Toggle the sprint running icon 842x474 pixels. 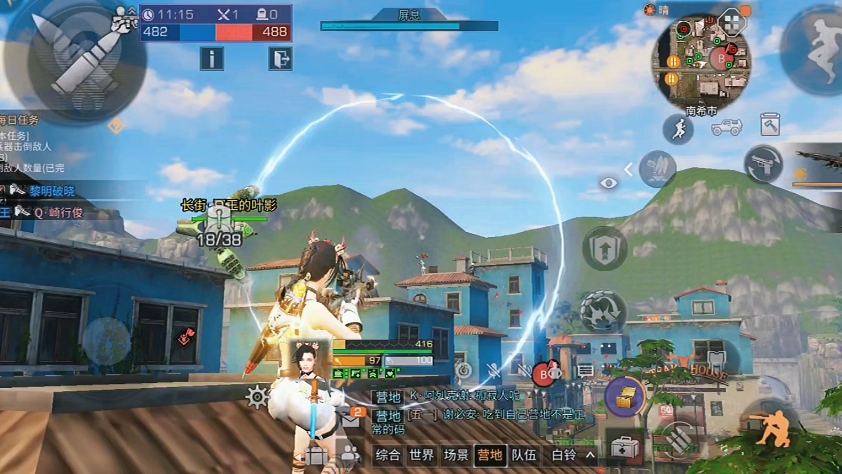(678, 129)
